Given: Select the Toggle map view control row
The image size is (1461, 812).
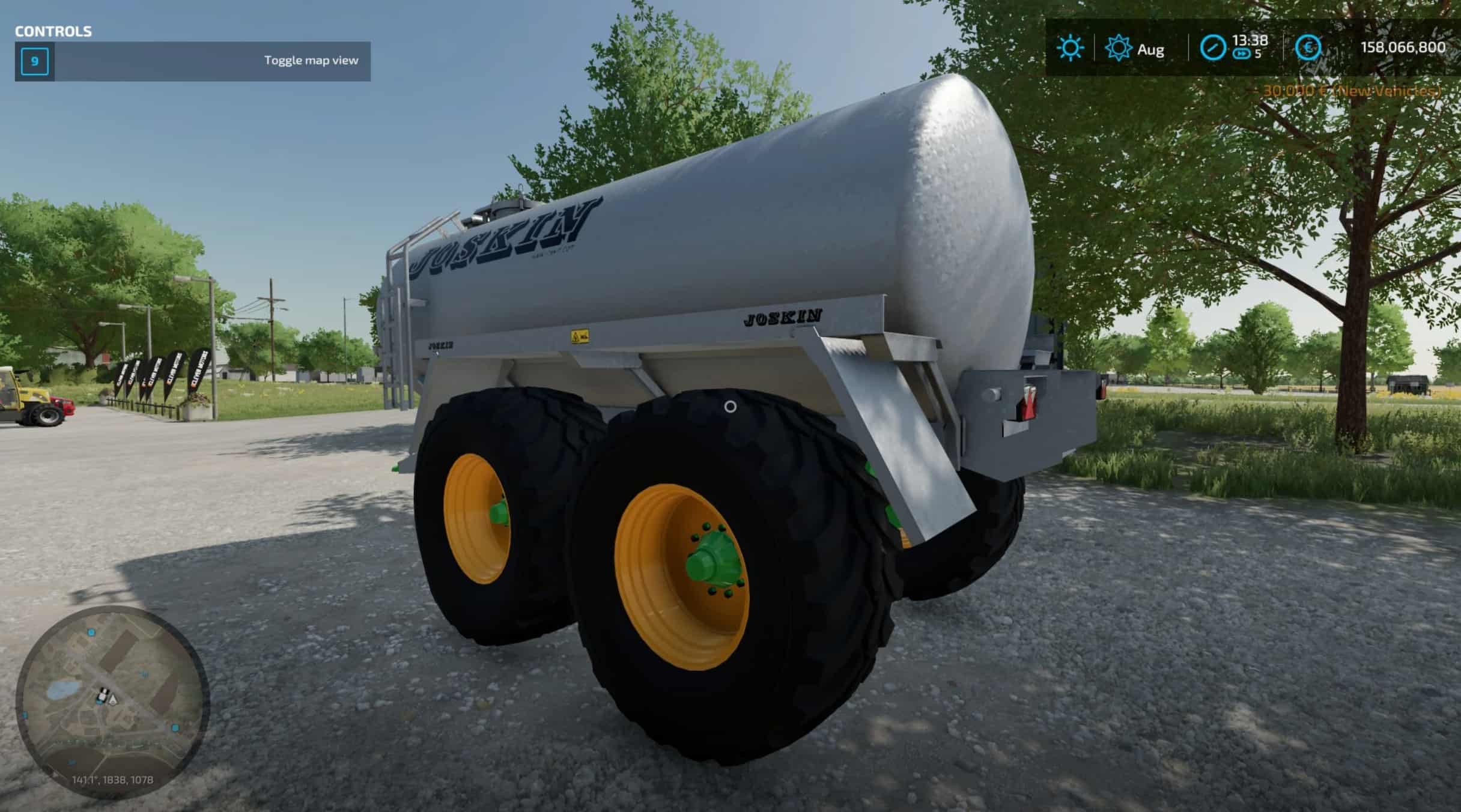Looking at the screenshot, I should coord(192,61).
